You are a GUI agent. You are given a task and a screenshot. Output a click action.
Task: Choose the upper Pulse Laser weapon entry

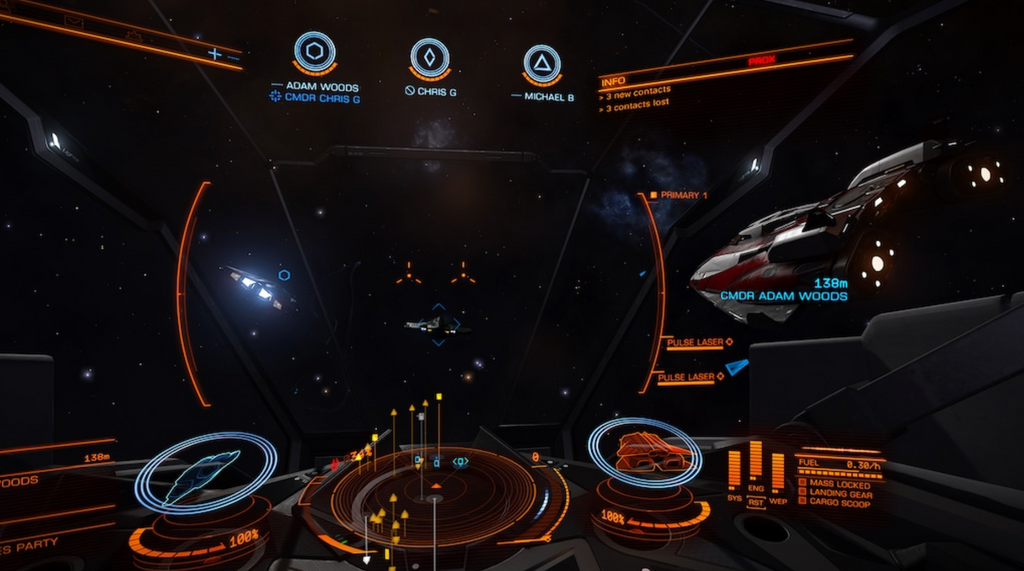pyautogui.click(x=696, y=343)
